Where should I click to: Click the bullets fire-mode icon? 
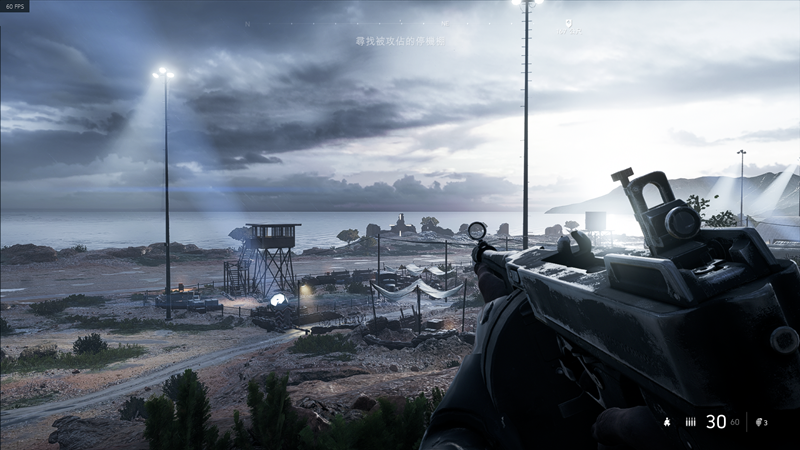690,423
